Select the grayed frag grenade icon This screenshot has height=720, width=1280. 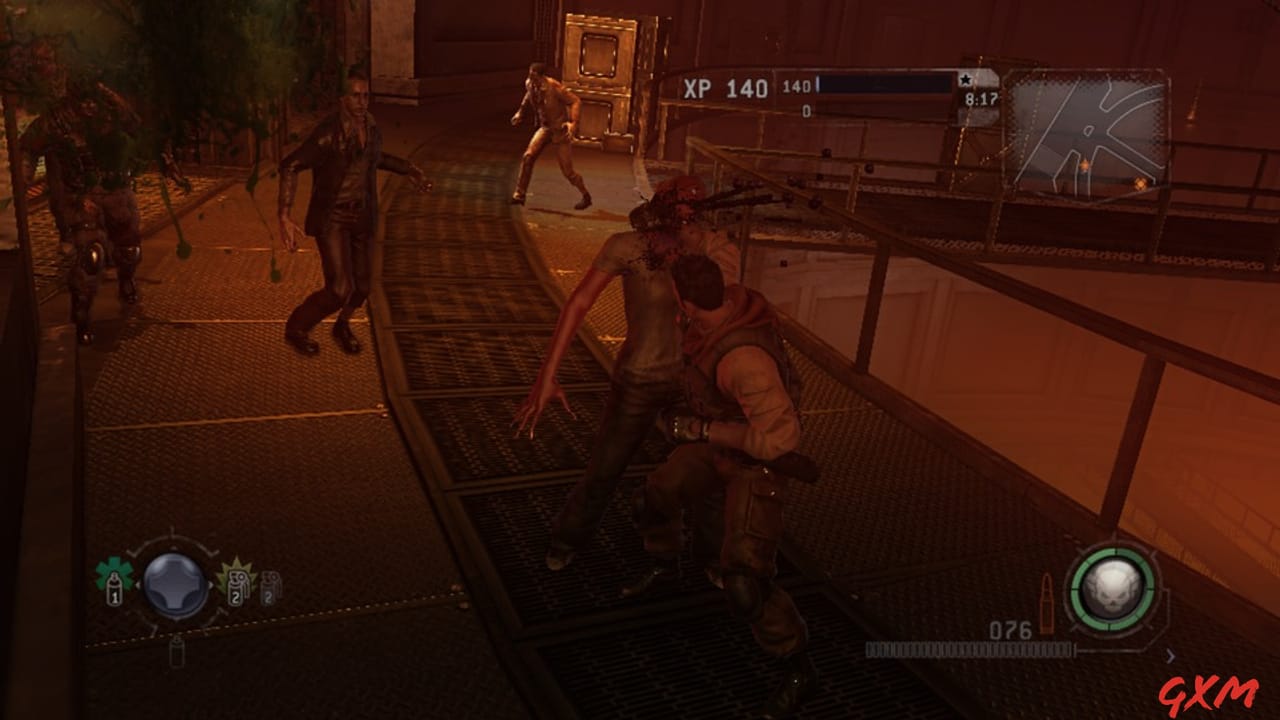[271, 588]
